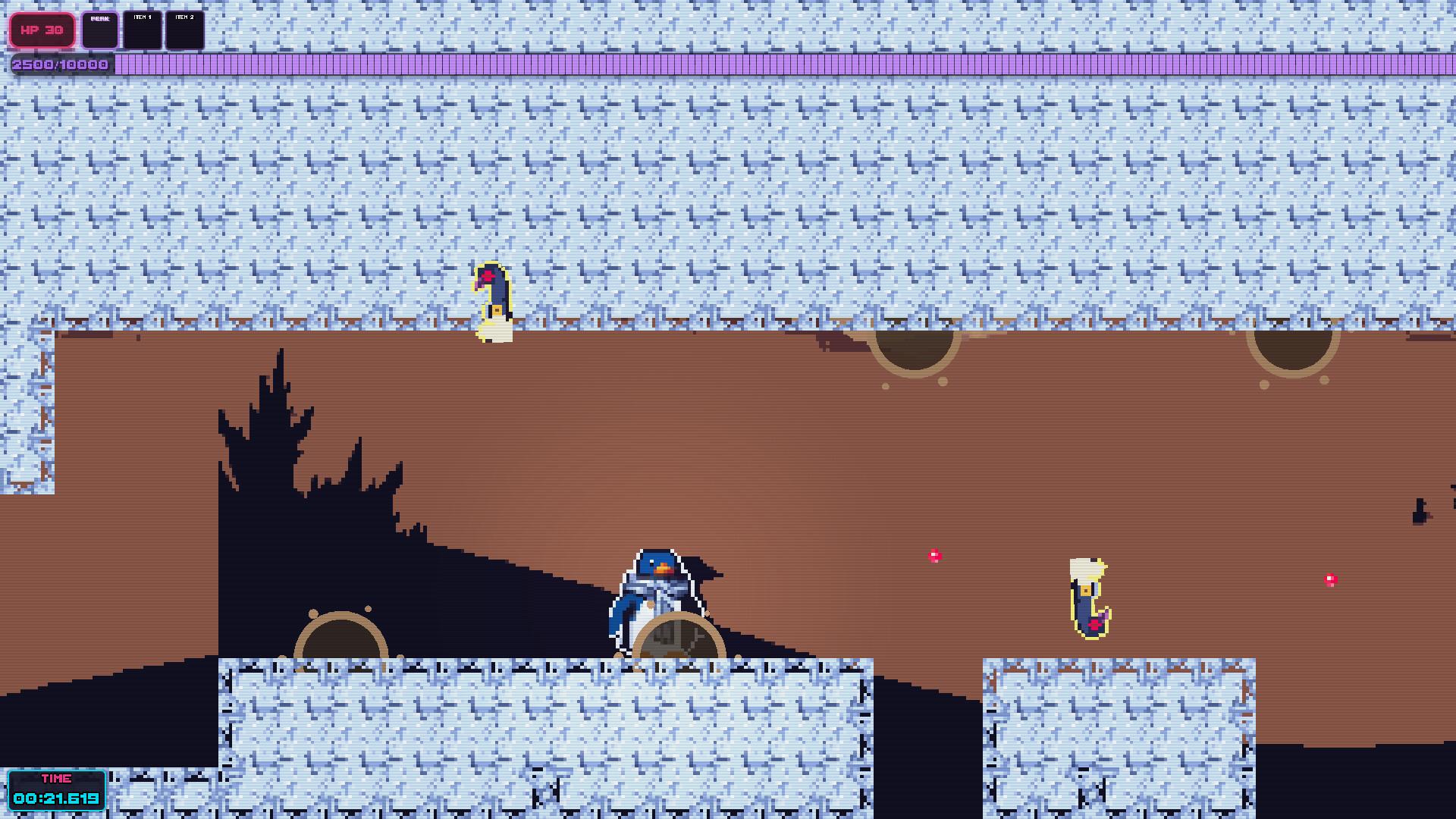Click the red flower on the ceiling enemy
The height and width of the screenshot is (819, 1456).
click(489, 275)
